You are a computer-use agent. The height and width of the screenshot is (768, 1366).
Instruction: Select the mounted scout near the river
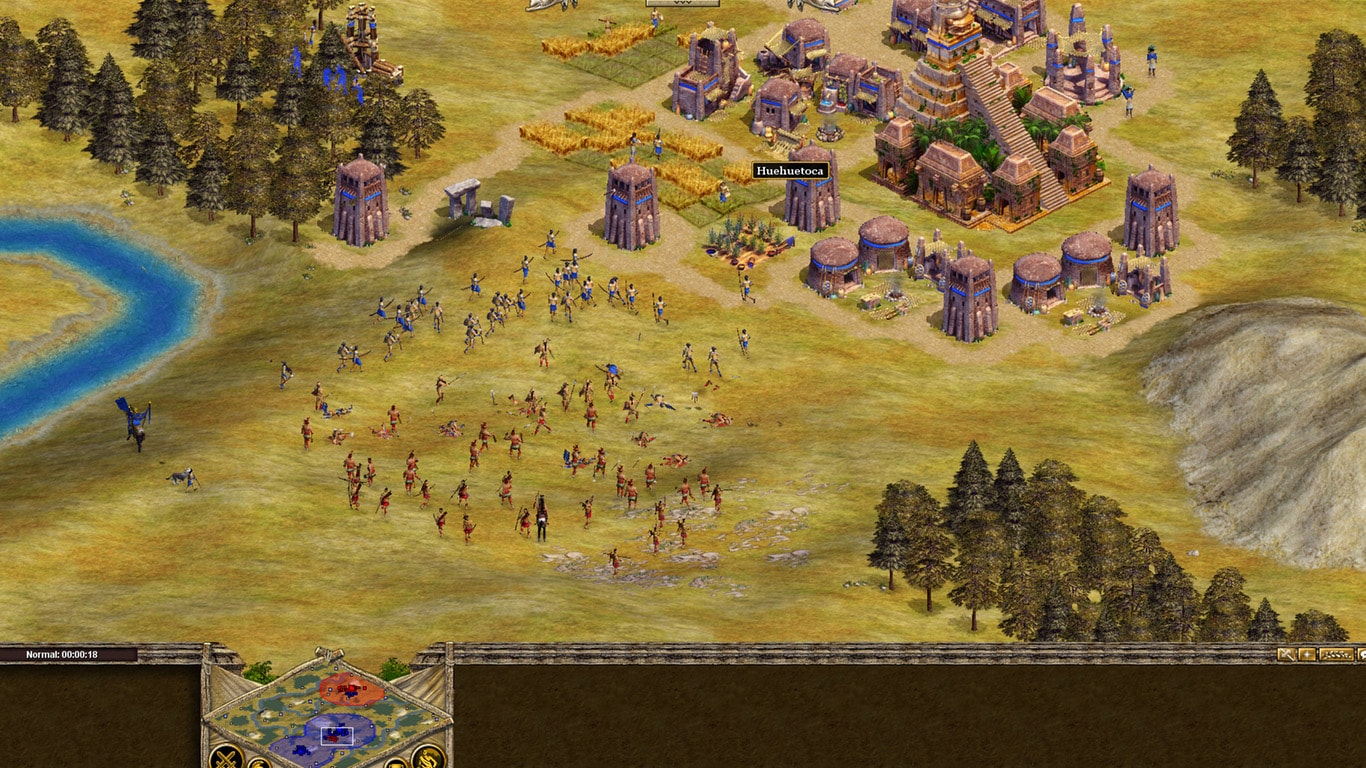pos(133,420)
